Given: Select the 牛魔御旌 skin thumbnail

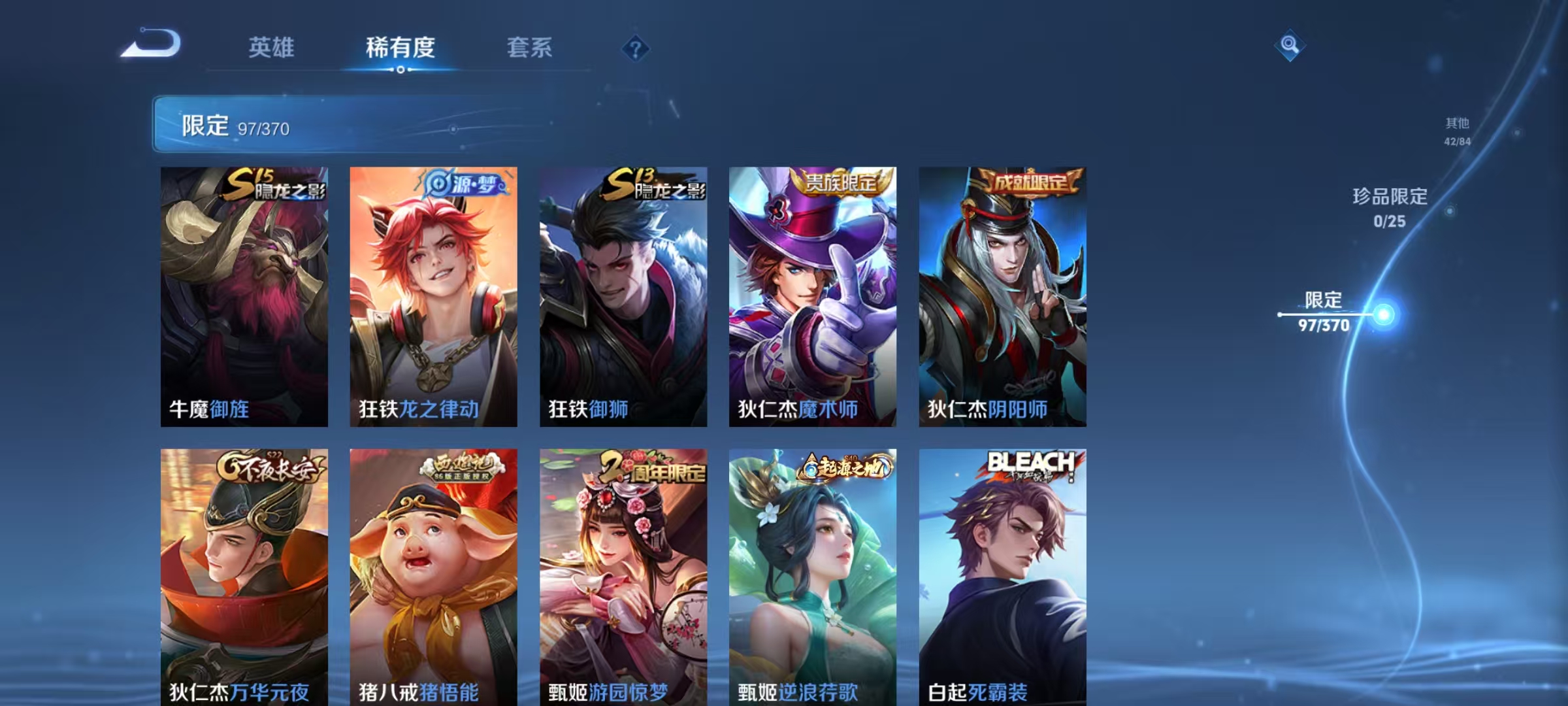Looking at the screenshot, I should point(245,294).
